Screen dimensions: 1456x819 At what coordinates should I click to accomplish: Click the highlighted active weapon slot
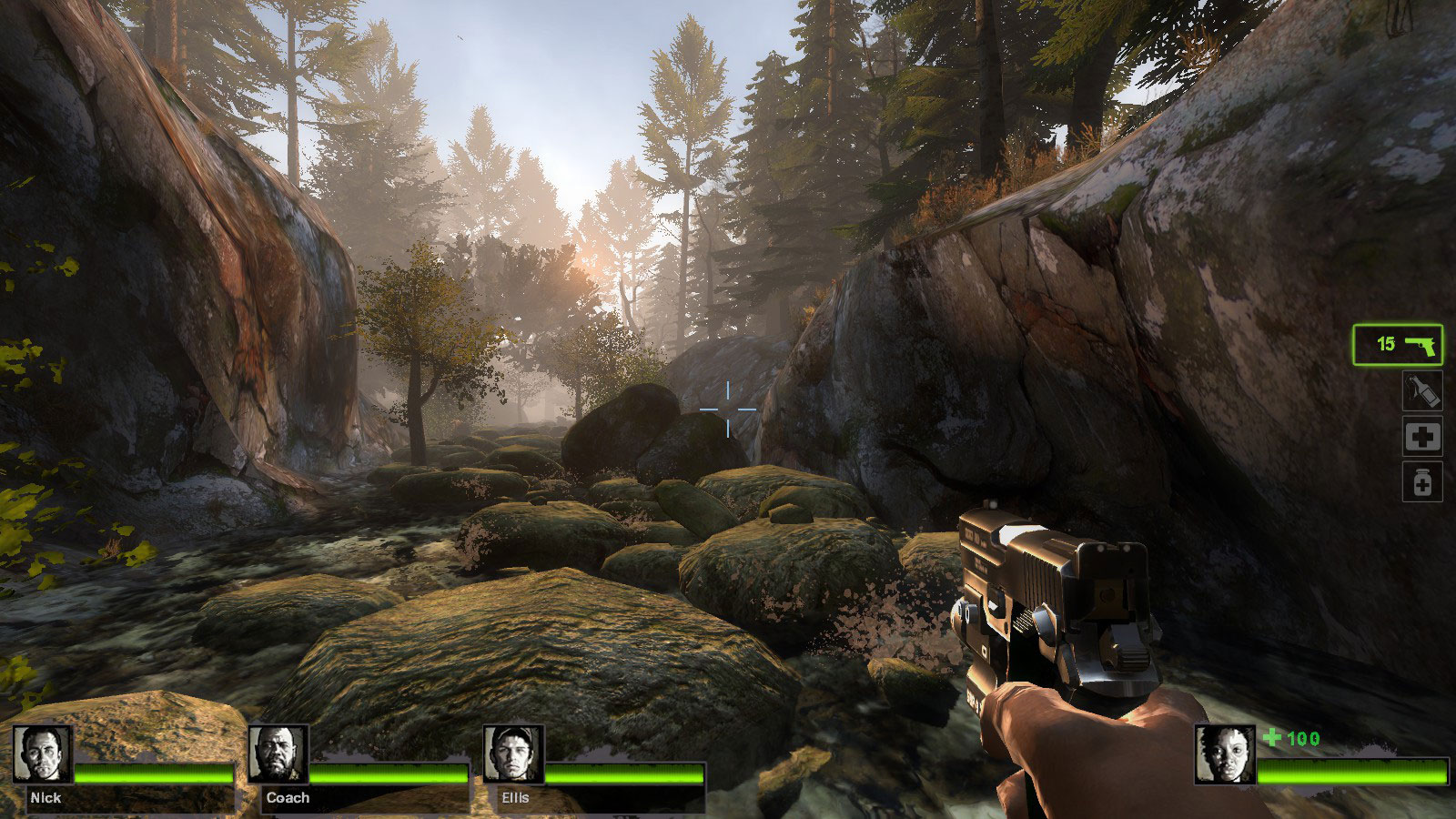pyautogui.click(x=1398, y=344)
